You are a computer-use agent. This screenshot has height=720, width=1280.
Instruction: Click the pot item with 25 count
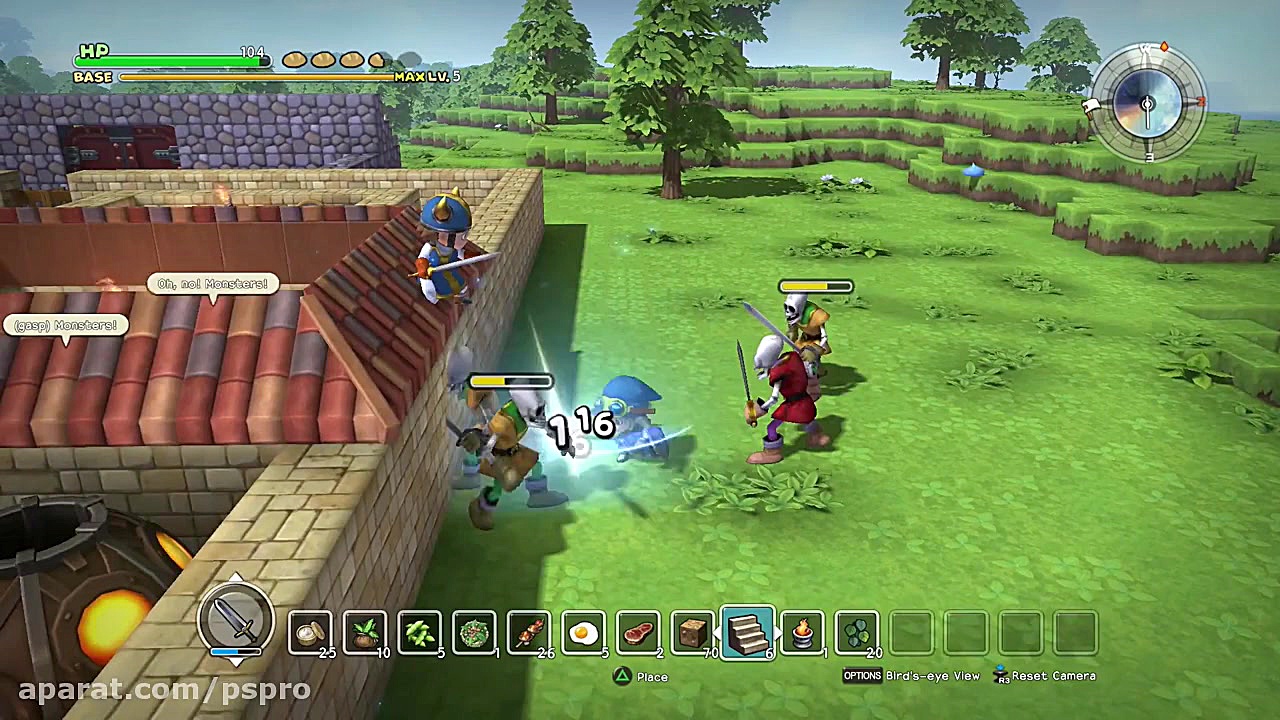310,632
